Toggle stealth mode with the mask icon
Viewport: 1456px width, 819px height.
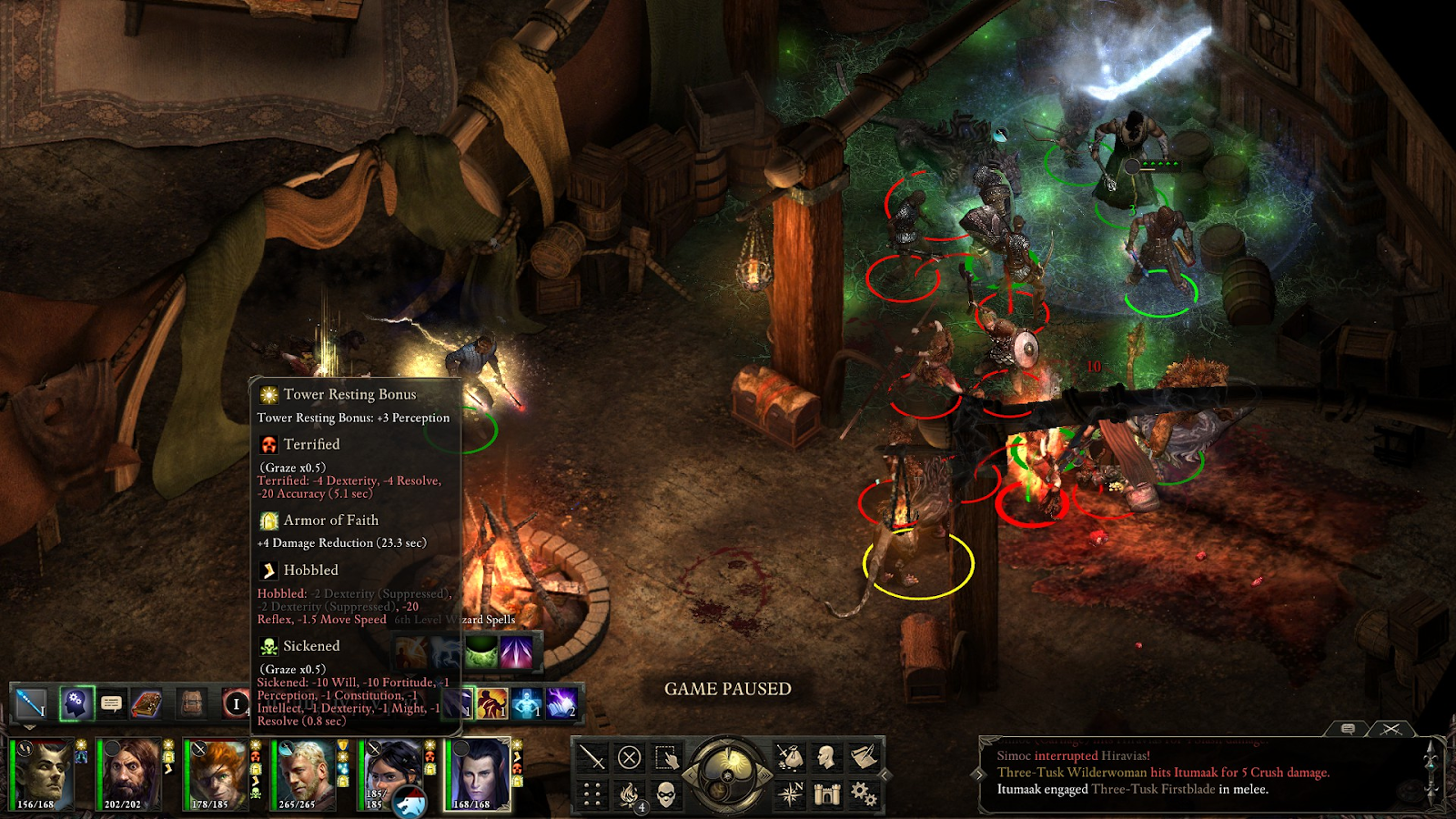coord(666,794)
